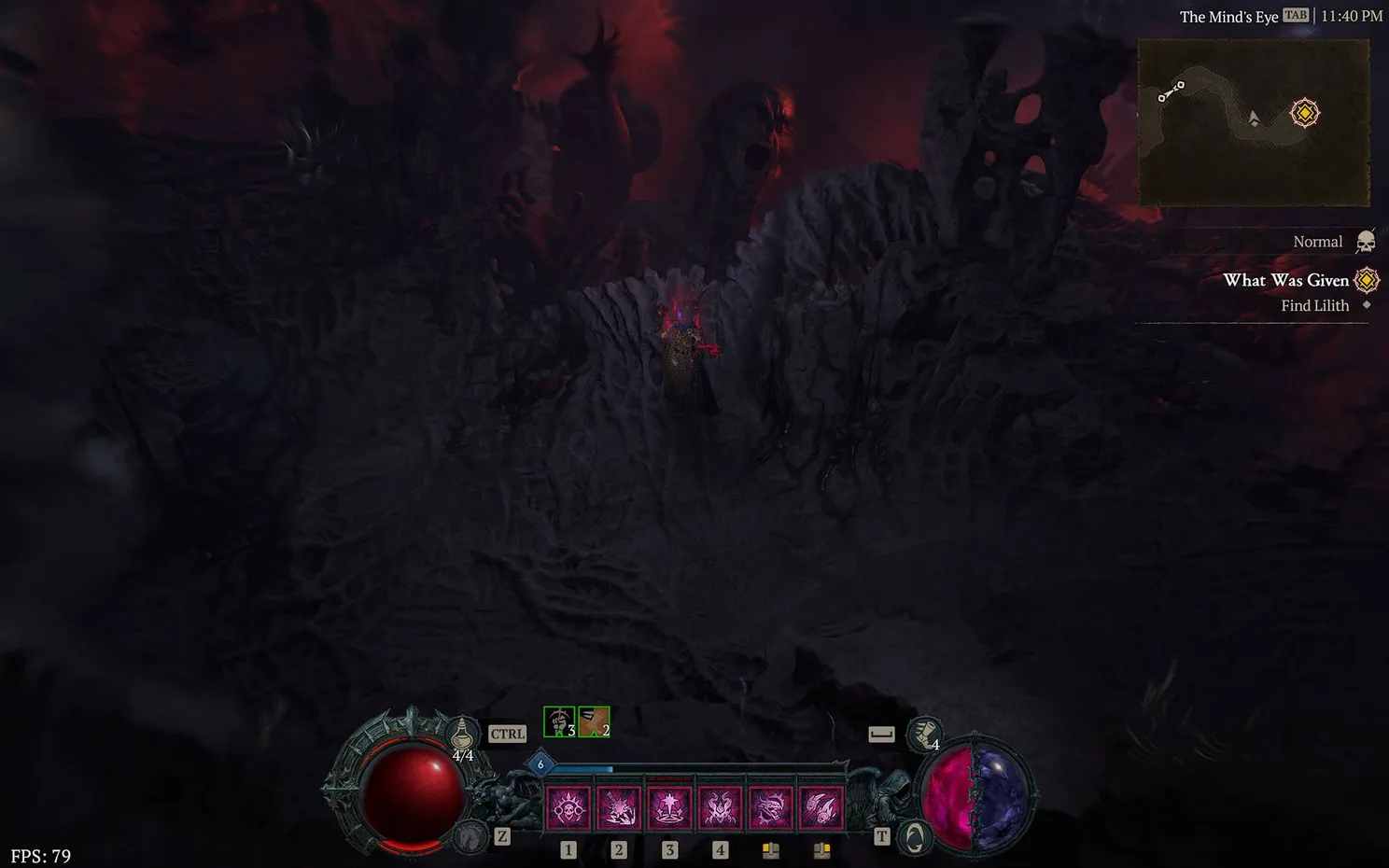Click the zone title The Mind's Eye
The width and height of the screenshot is (1389, 868).
[x=1228, y=16]
